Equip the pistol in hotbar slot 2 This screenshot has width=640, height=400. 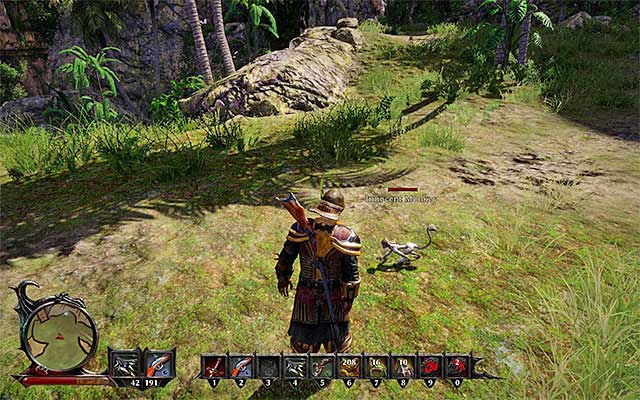(241, 367)
